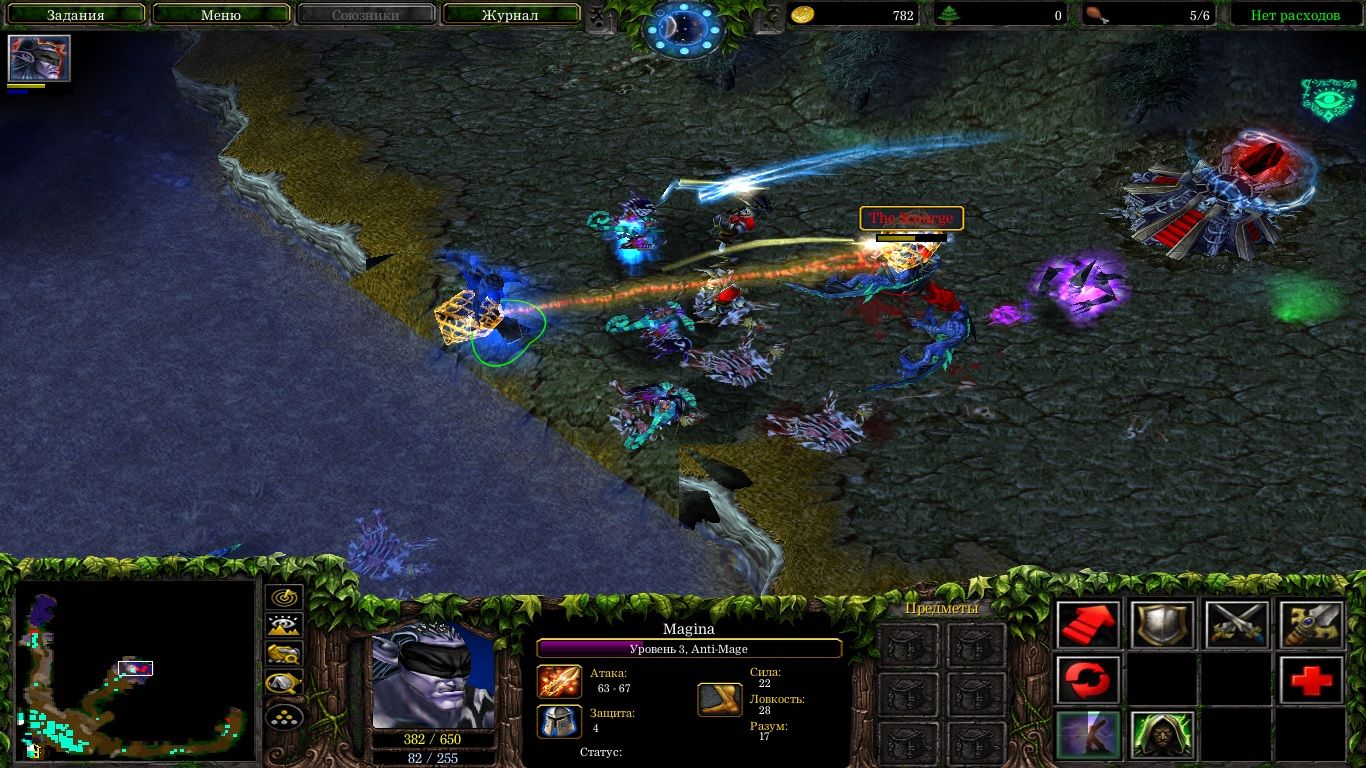Select the Patrol command icon
Image resolution: width=1366 pixels, height=768 pixels.
click(x=1087, y=679)
